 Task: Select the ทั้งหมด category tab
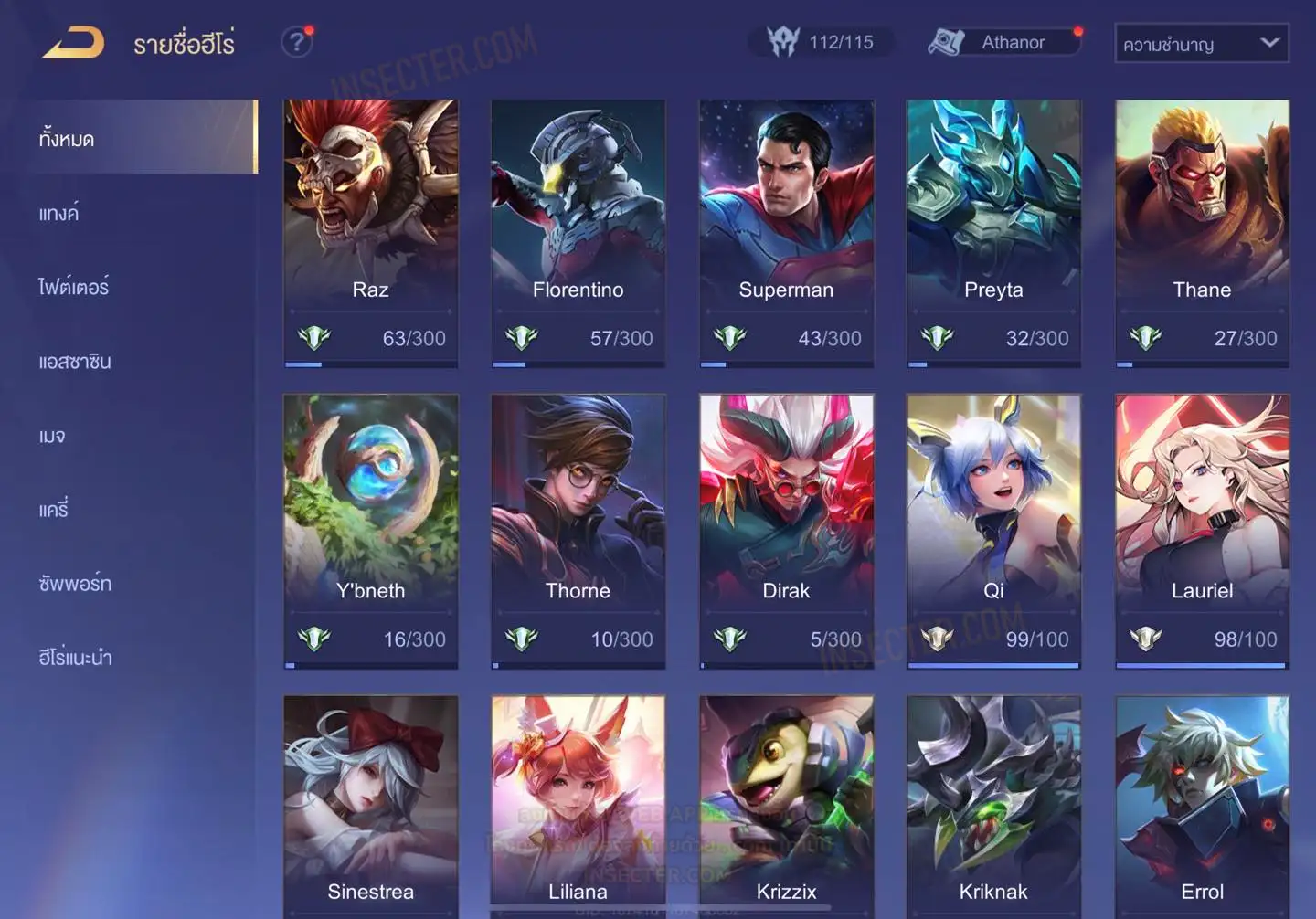tap(67, 139)
